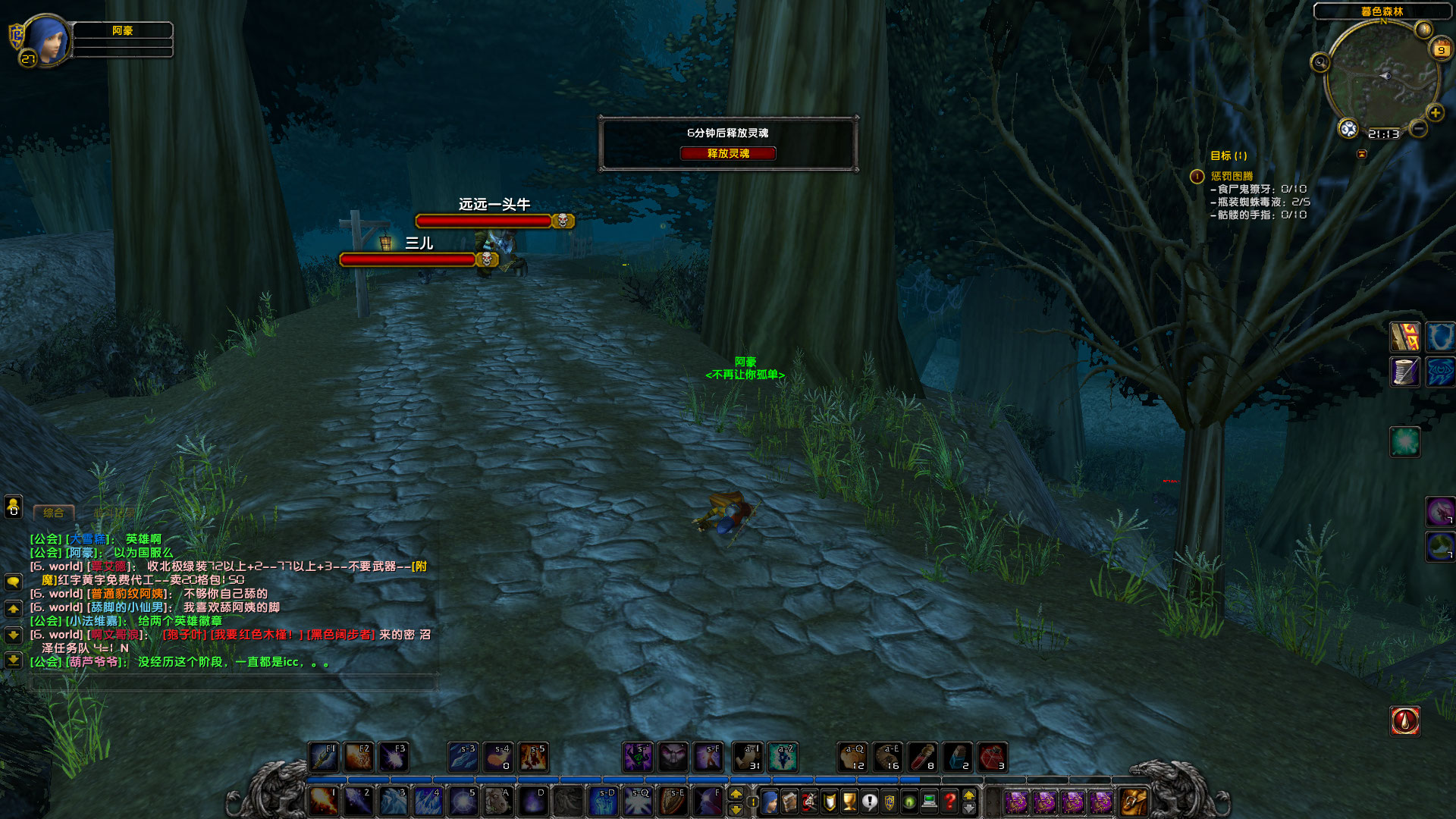Open the help red question mark icon
Image resolution: width=1456 pixels, height=819 pixels.
click(x=949, y=800)
